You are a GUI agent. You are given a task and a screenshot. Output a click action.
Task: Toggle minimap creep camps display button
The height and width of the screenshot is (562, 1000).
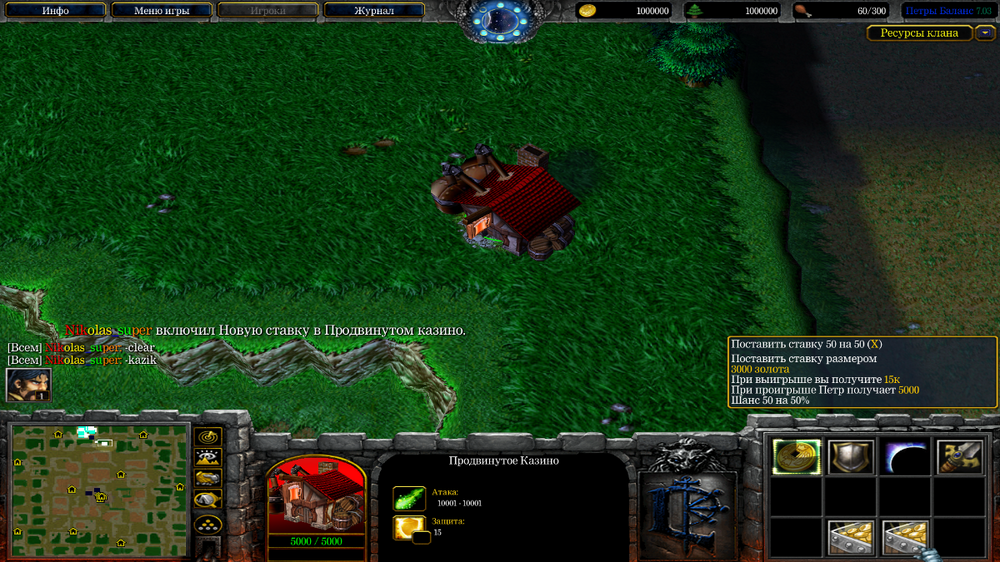click(x=208, y=500)
